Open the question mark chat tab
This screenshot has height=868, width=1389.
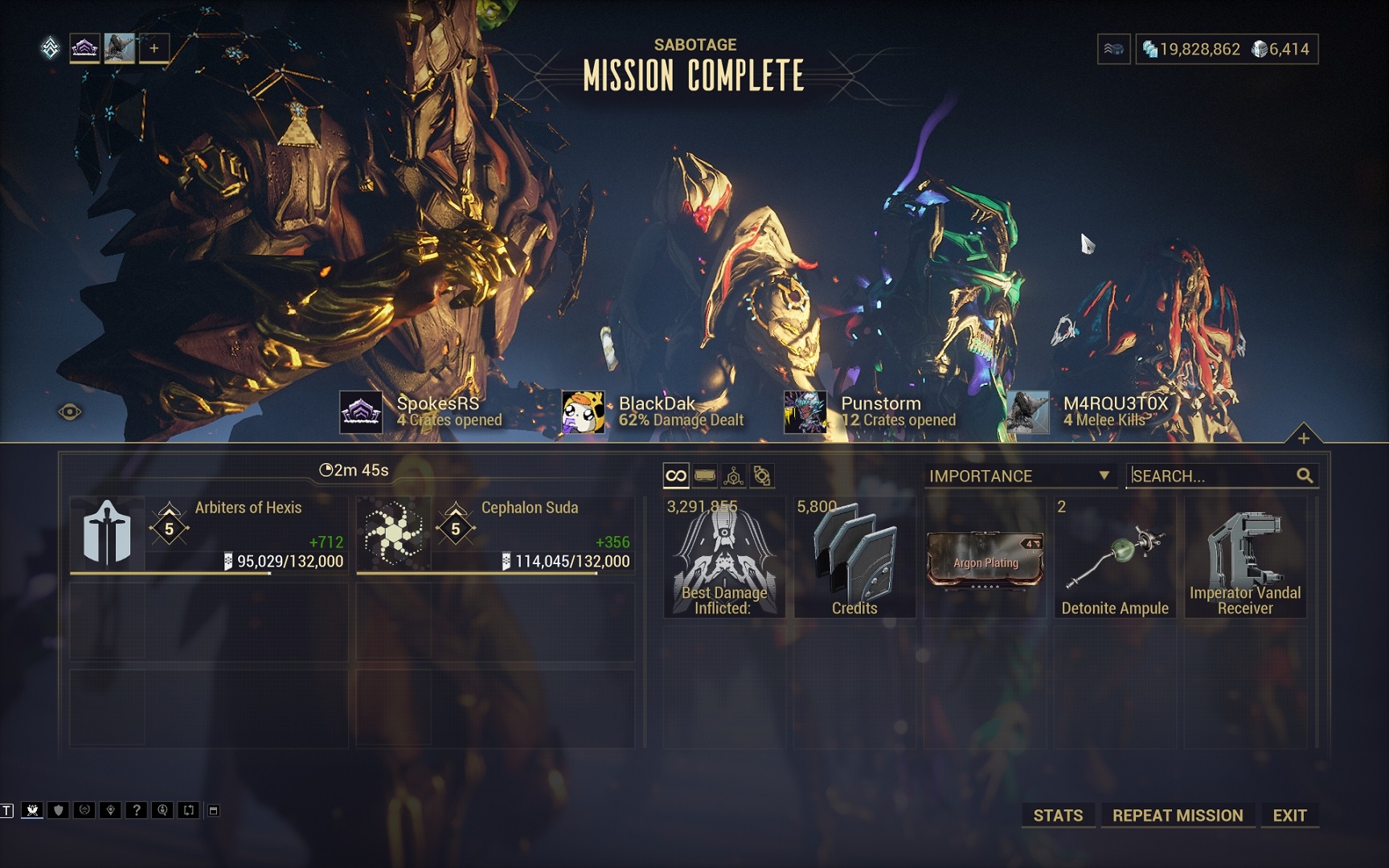136,810
